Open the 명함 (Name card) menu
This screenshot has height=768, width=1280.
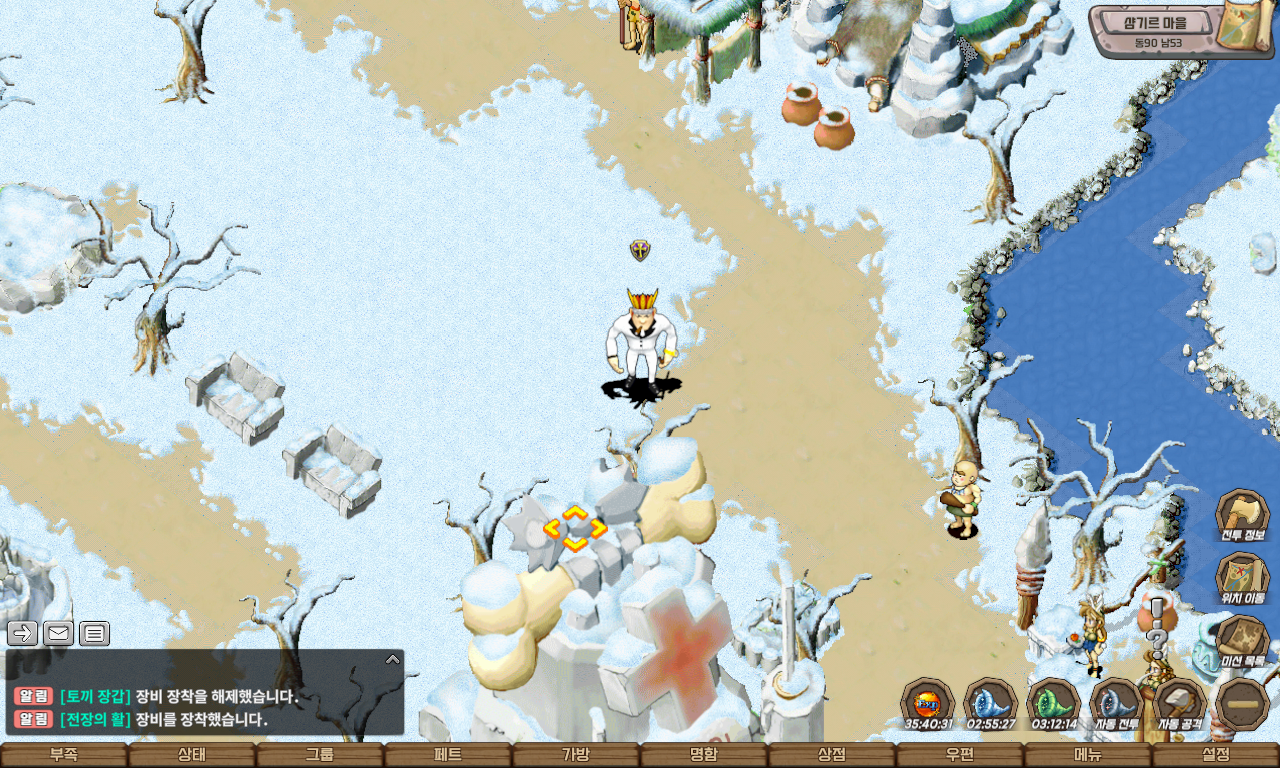[x=704, y=755]
